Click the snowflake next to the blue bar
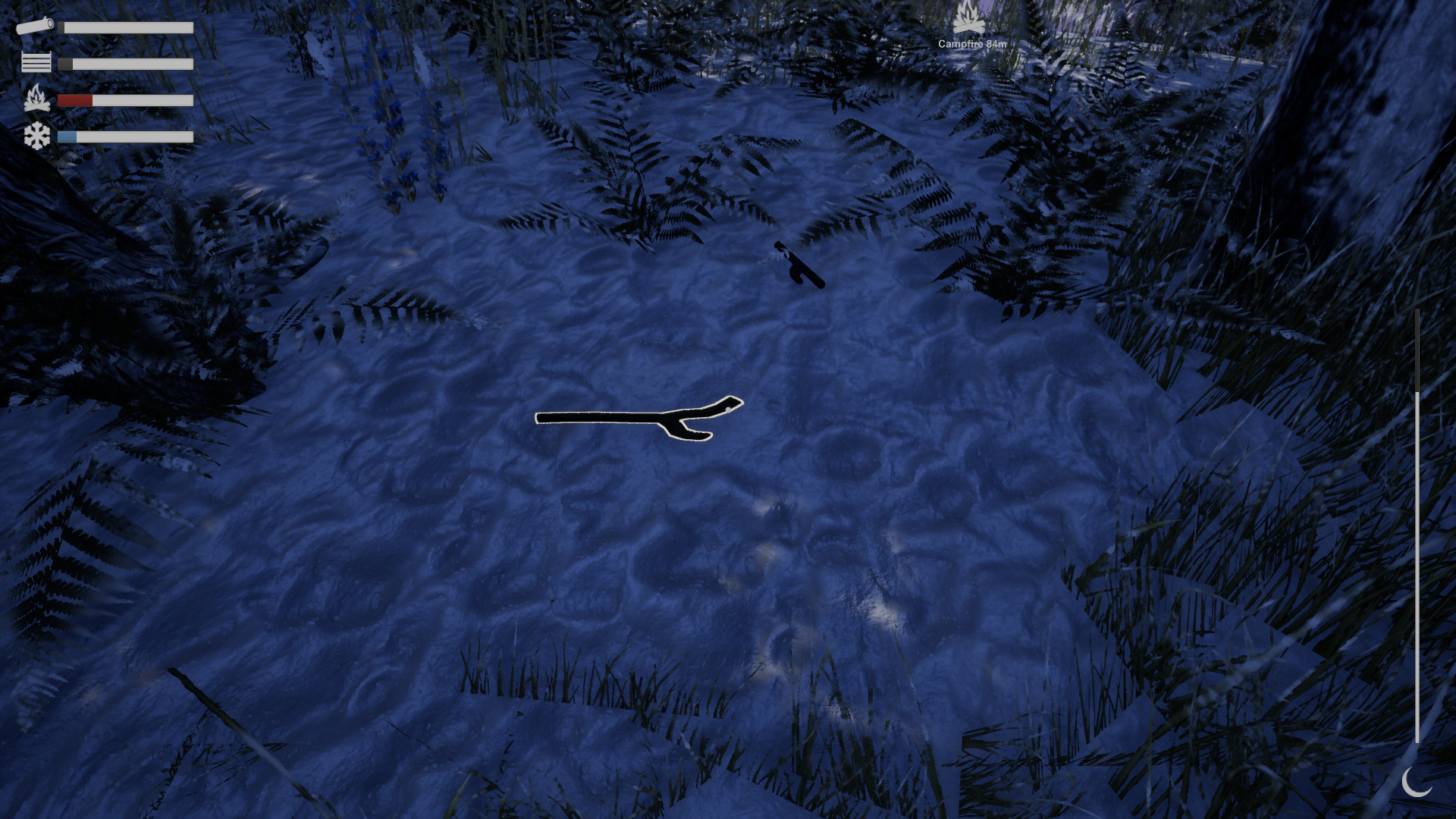Viewport: 1456px width, 819px height. tap(36, 136)
